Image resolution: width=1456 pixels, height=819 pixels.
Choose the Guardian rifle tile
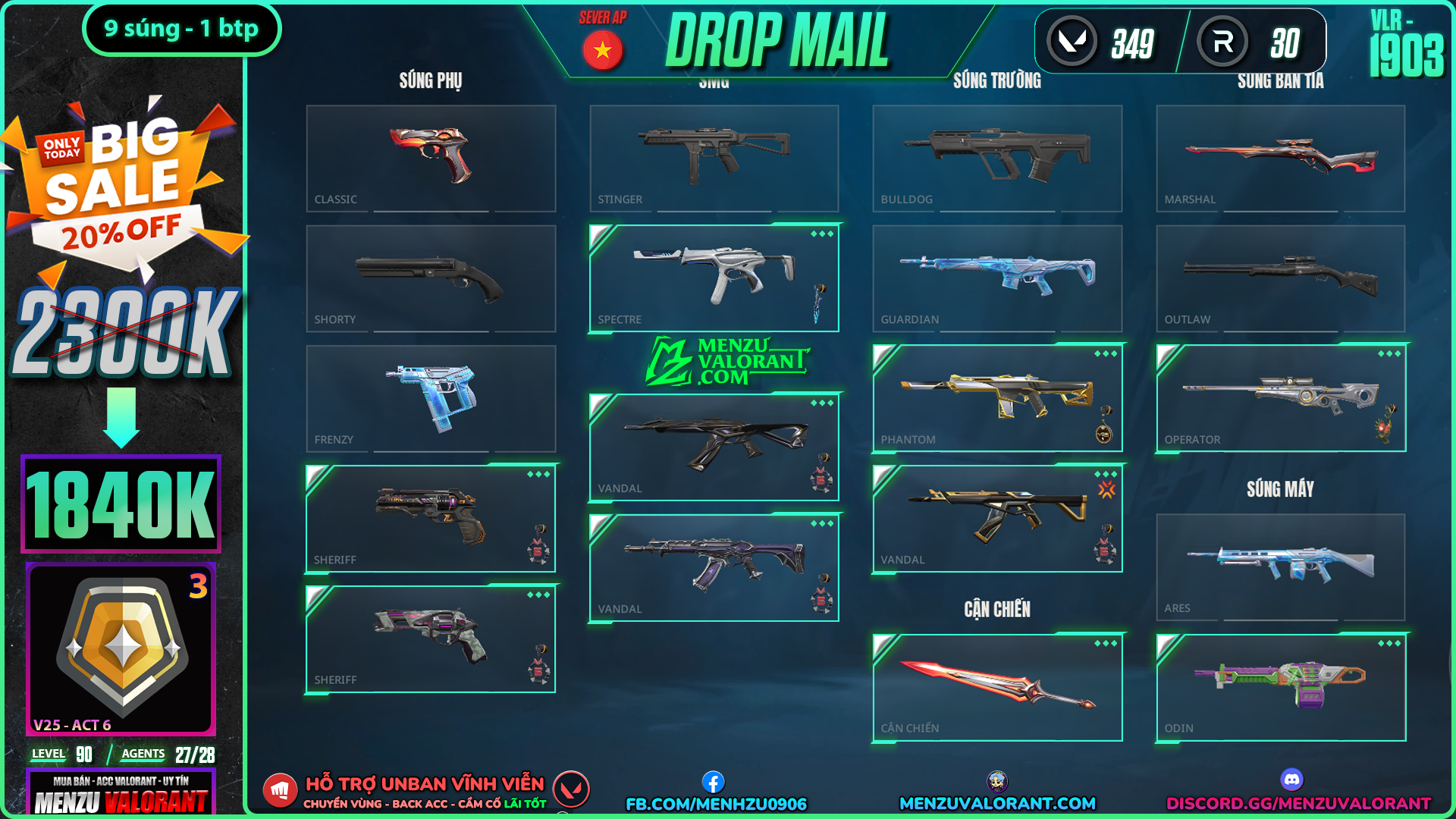click(997, 278)
